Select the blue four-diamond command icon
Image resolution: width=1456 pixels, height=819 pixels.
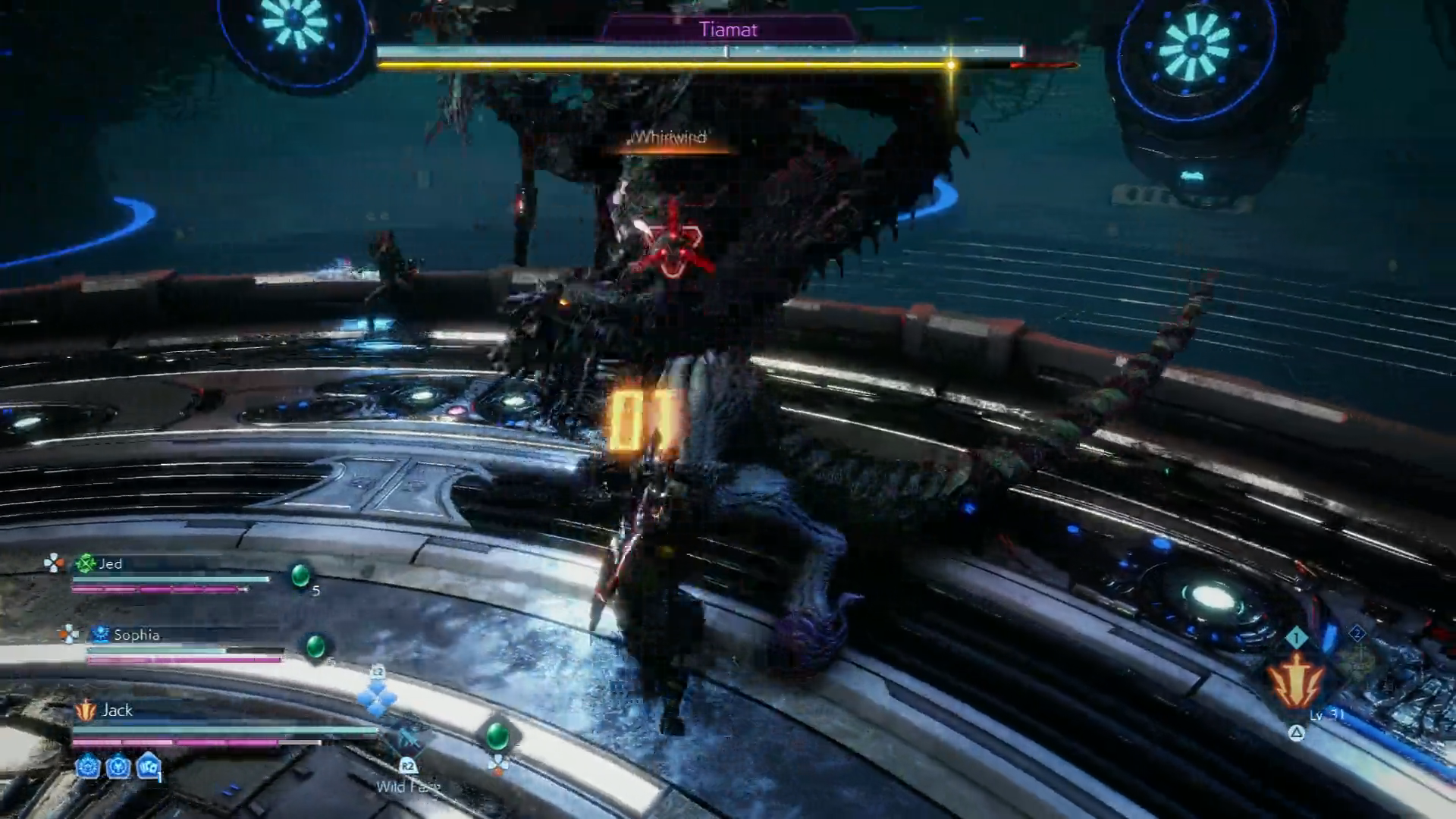tap(377, 698)
